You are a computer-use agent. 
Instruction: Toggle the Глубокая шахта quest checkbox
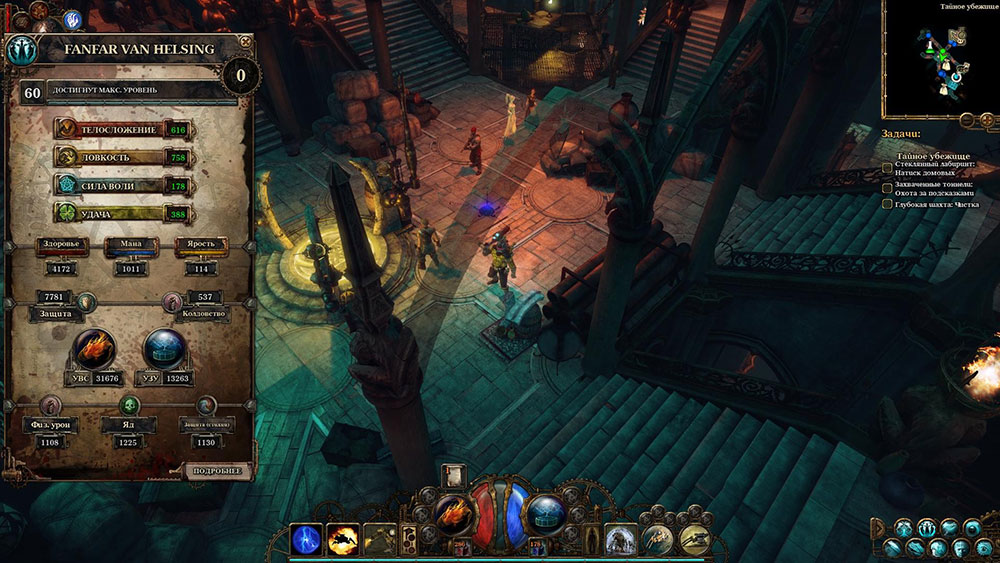pyautogui.click(x=887, y=204)
